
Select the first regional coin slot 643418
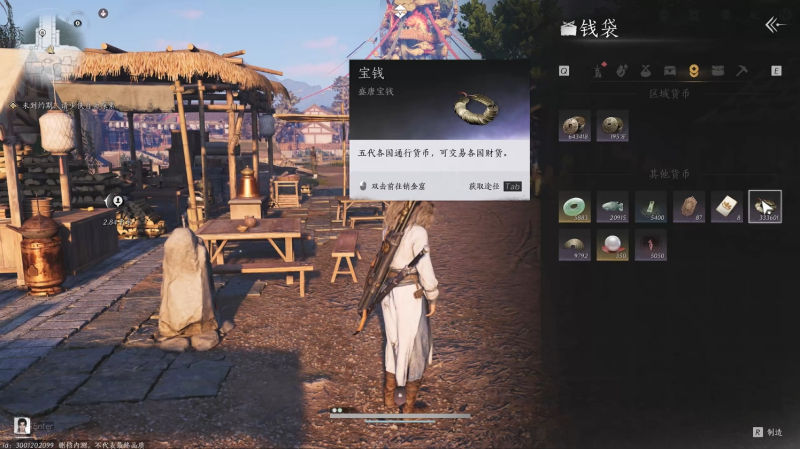575,127
